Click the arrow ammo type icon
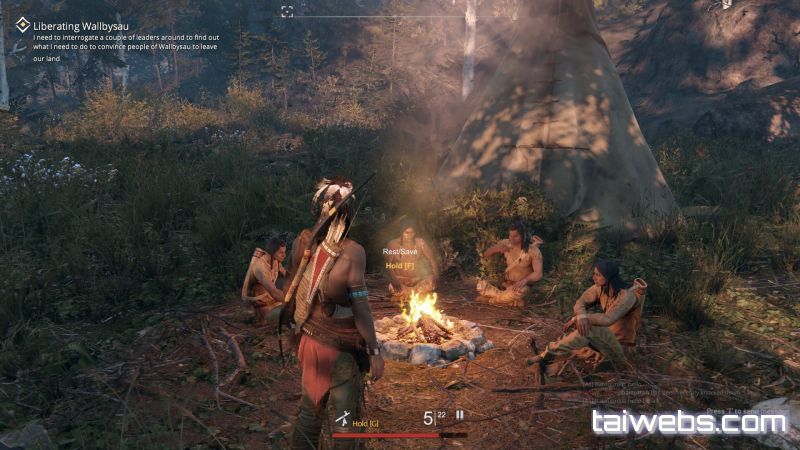Screen dimensions: 800x450 point(460,416)
